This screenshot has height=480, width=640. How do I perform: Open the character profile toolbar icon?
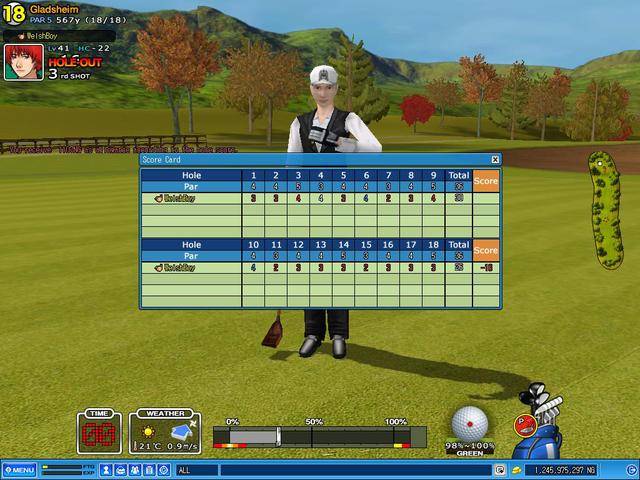pyautogui.click(x=105, y=469)
